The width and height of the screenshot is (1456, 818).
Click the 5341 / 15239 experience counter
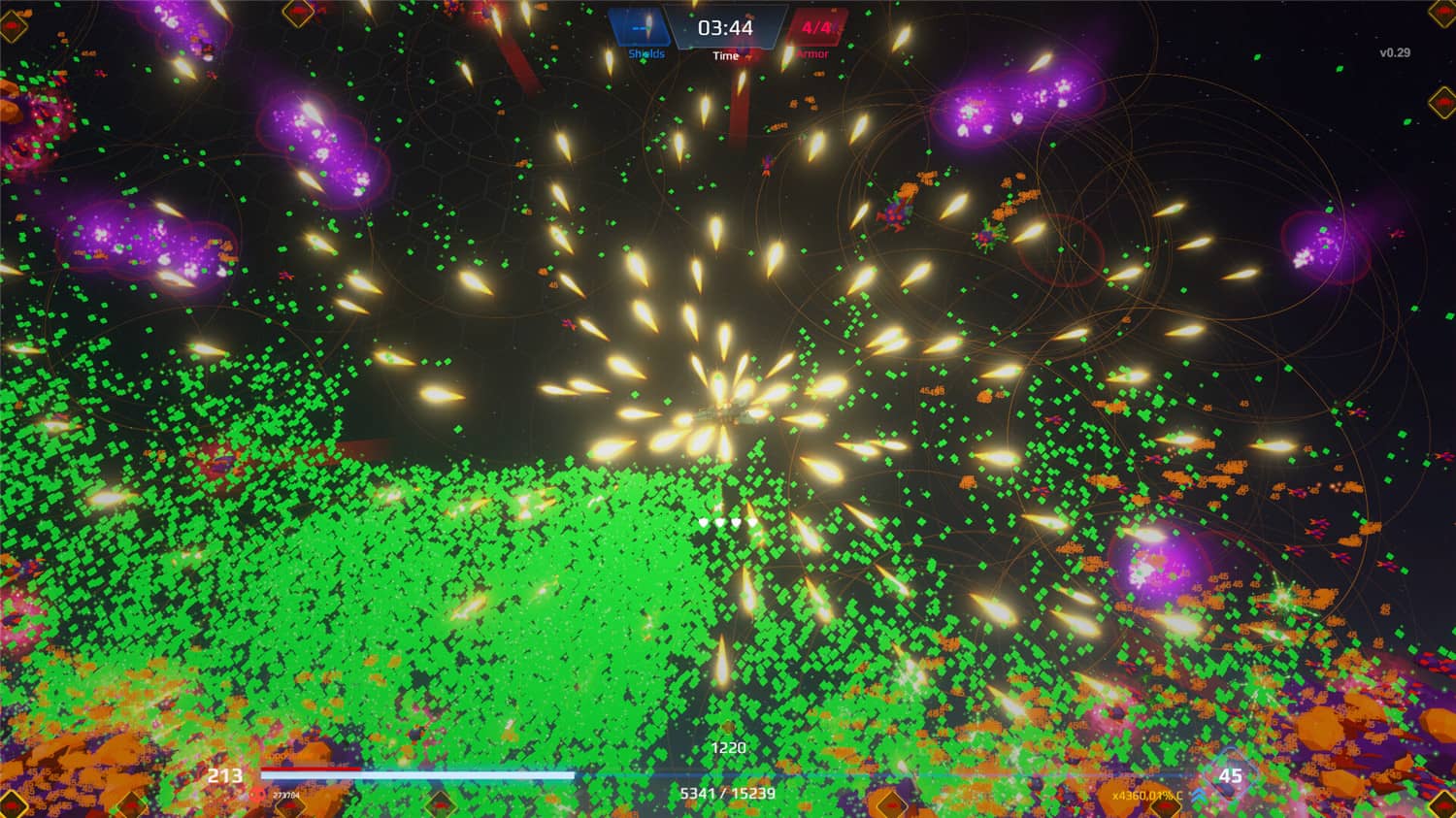pos(730,793)
